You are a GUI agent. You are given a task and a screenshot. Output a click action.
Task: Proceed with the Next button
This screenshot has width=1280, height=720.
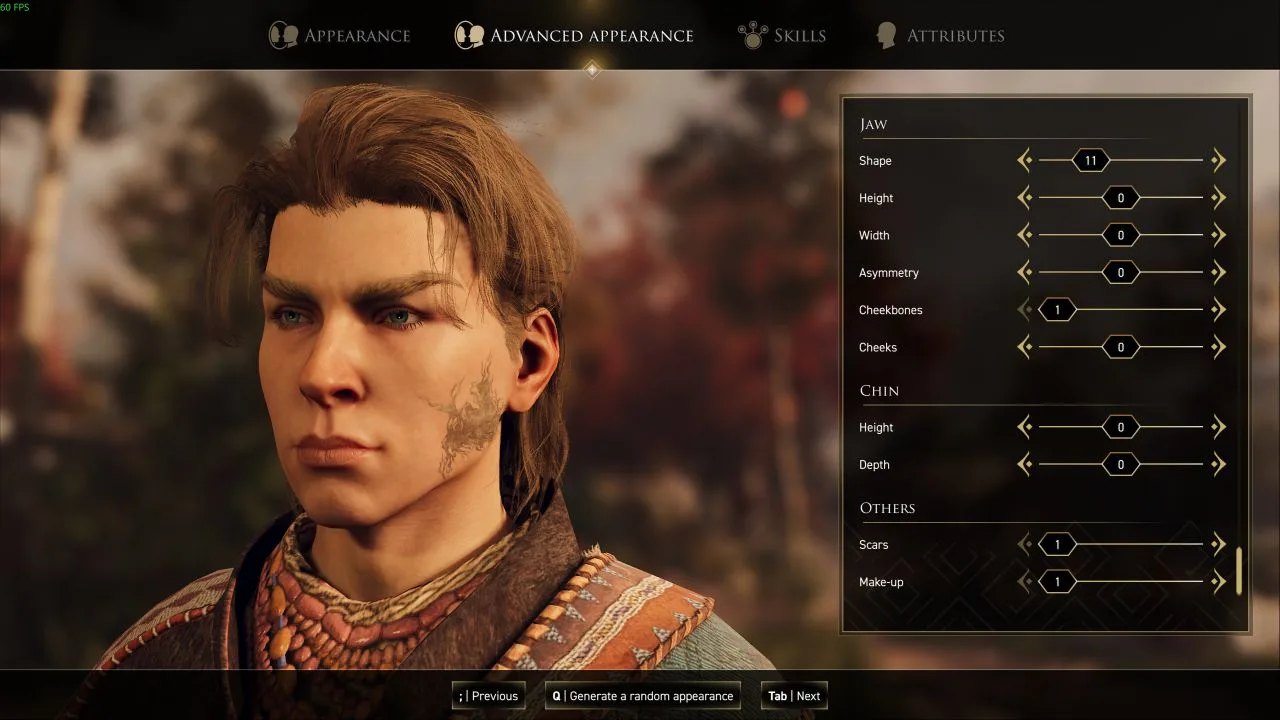click(x=794, y=696)
